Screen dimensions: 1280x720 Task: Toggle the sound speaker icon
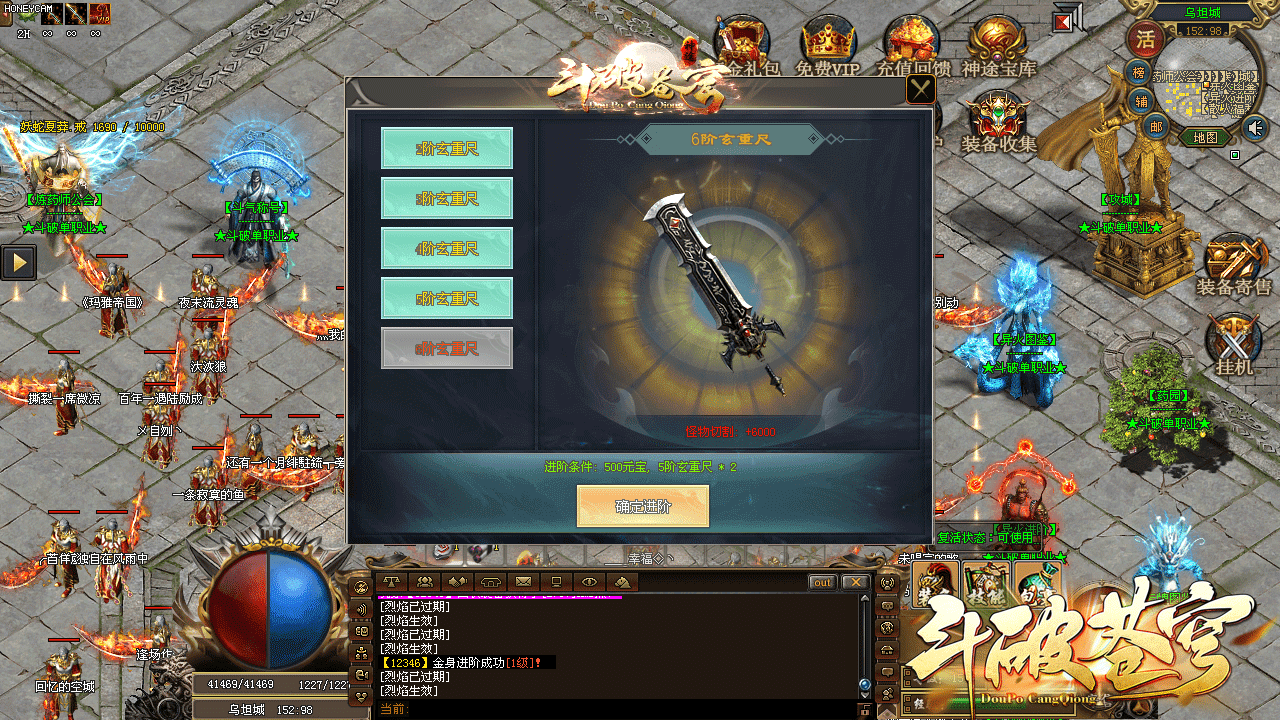pyautogui.click(x=1254, y=127)
